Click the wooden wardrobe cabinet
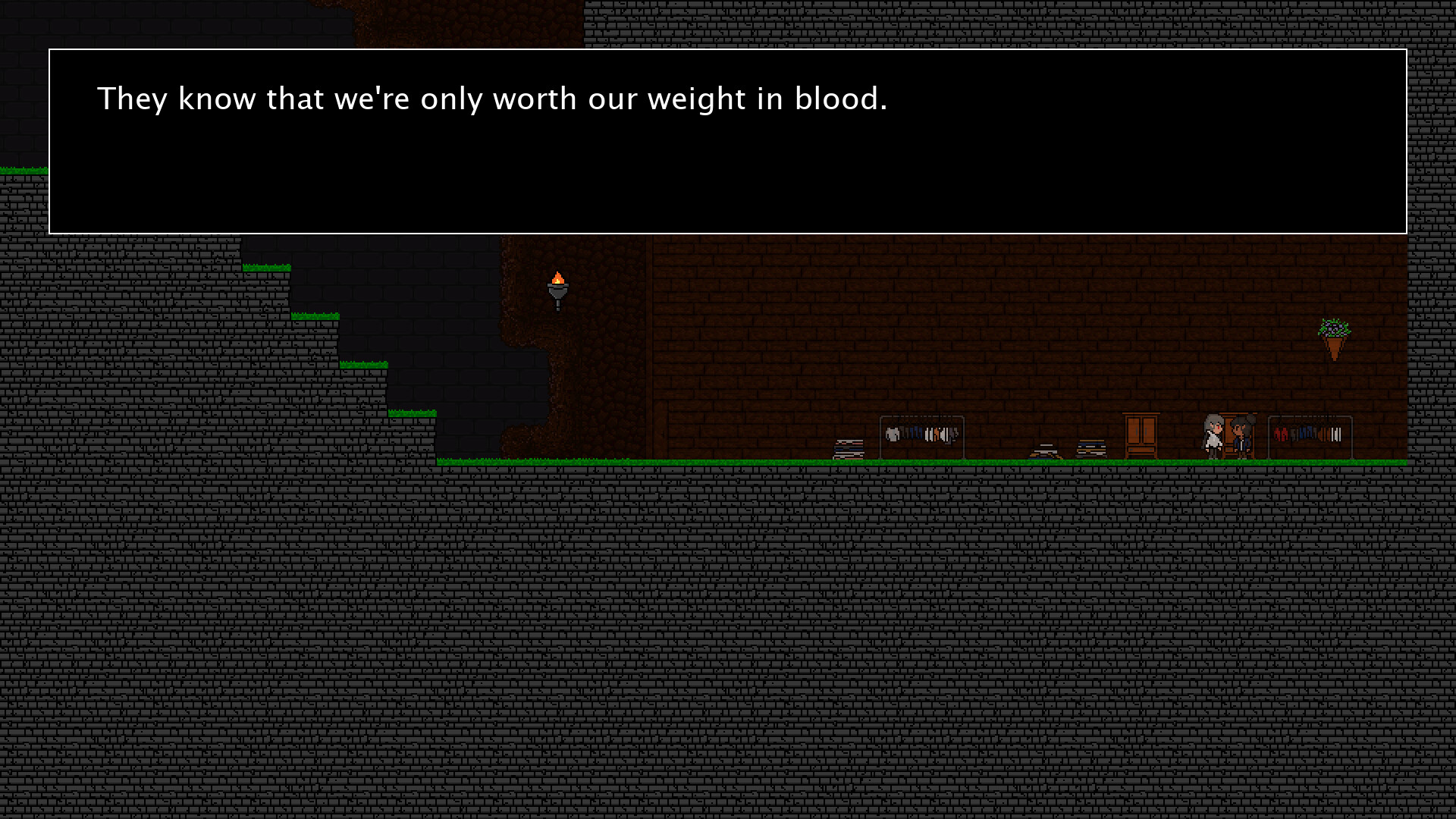Screen dimensions: 1456x819 (1141, 436)
